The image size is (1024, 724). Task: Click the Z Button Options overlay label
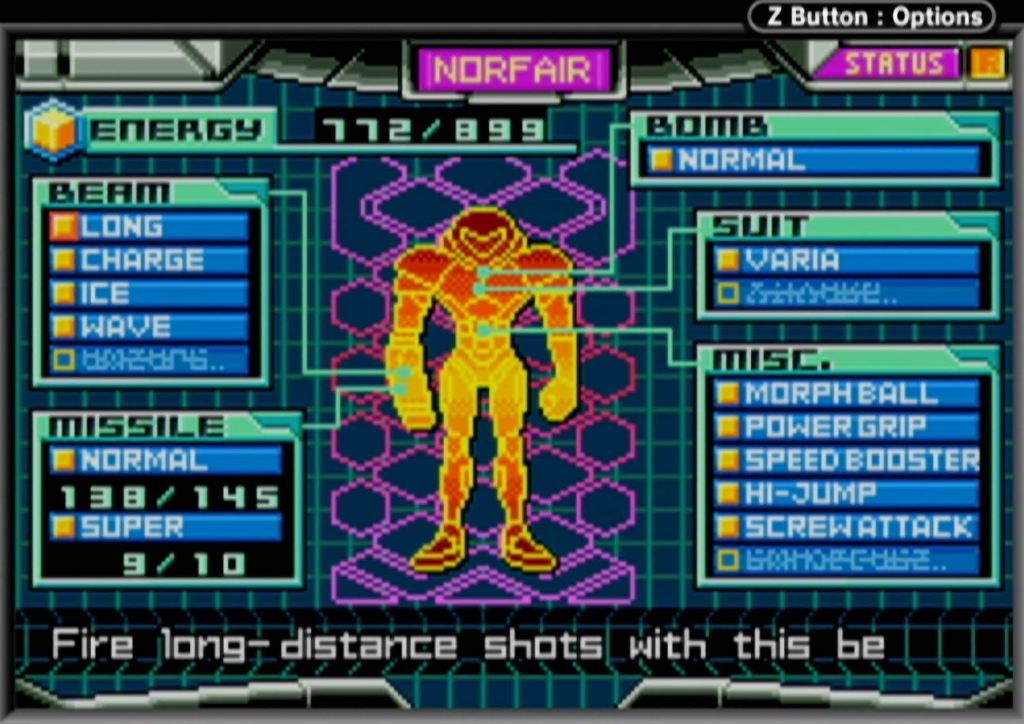pyautogui.click(x=873, y=16)
